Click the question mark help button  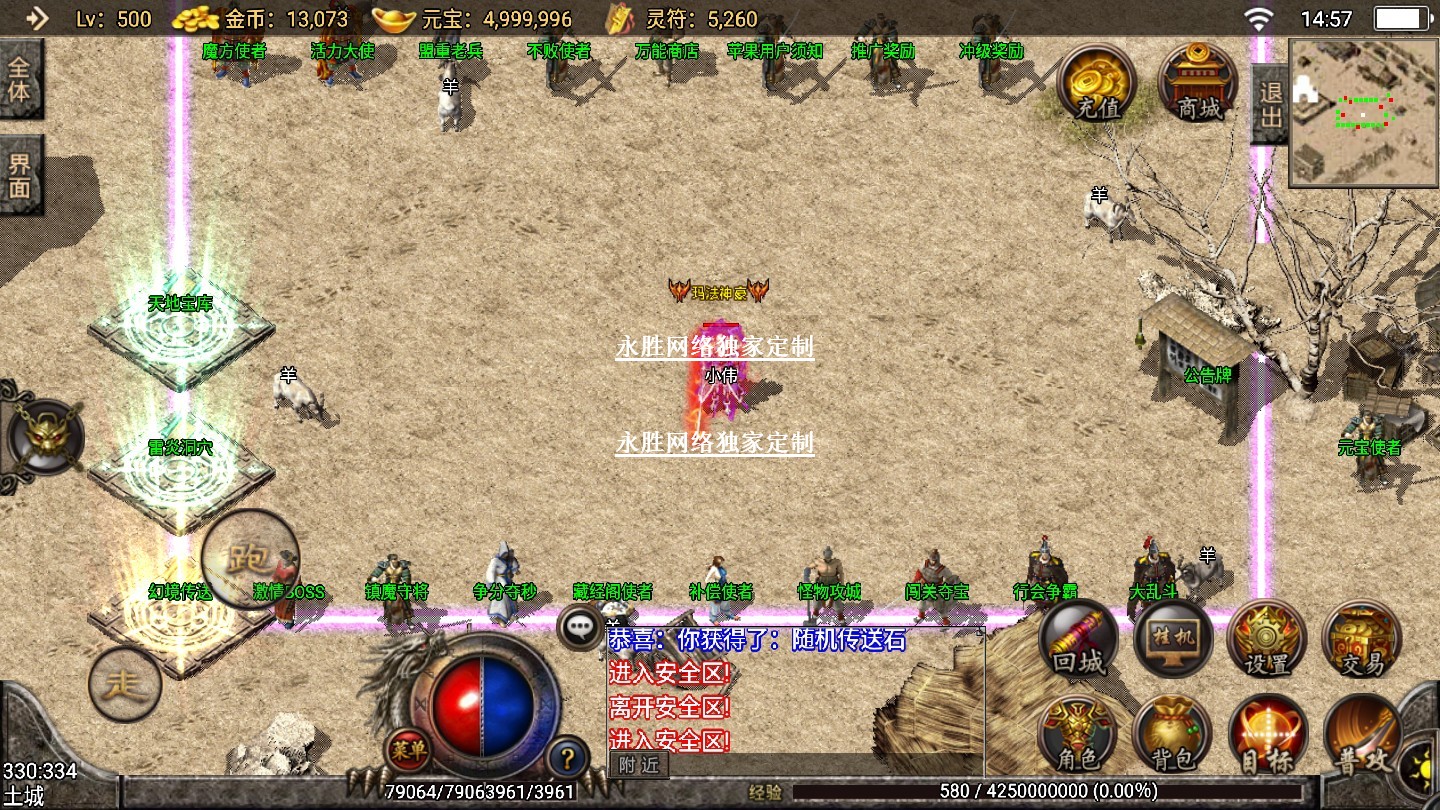[567, 757]
